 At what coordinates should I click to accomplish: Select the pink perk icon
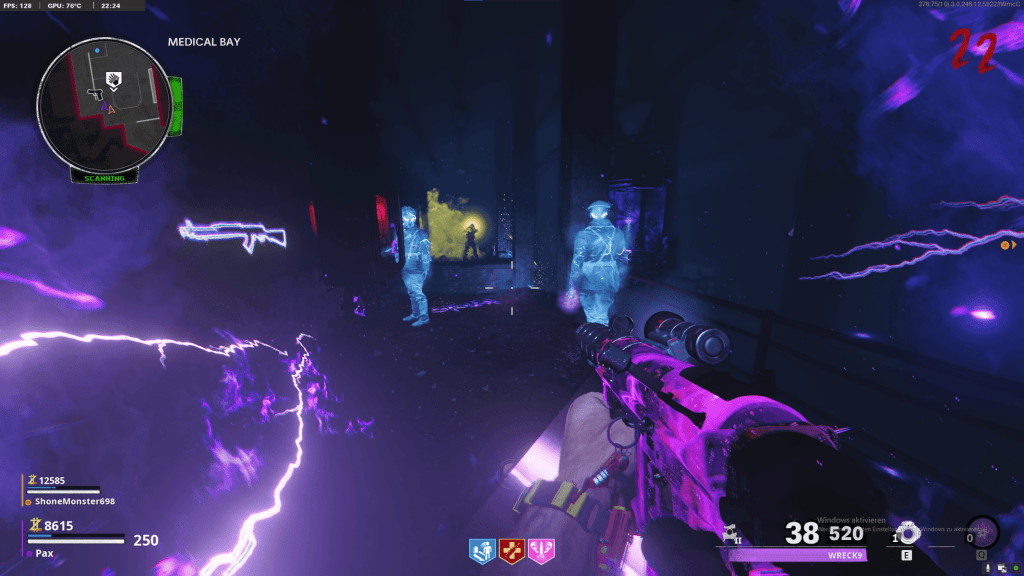click(543, 549)
